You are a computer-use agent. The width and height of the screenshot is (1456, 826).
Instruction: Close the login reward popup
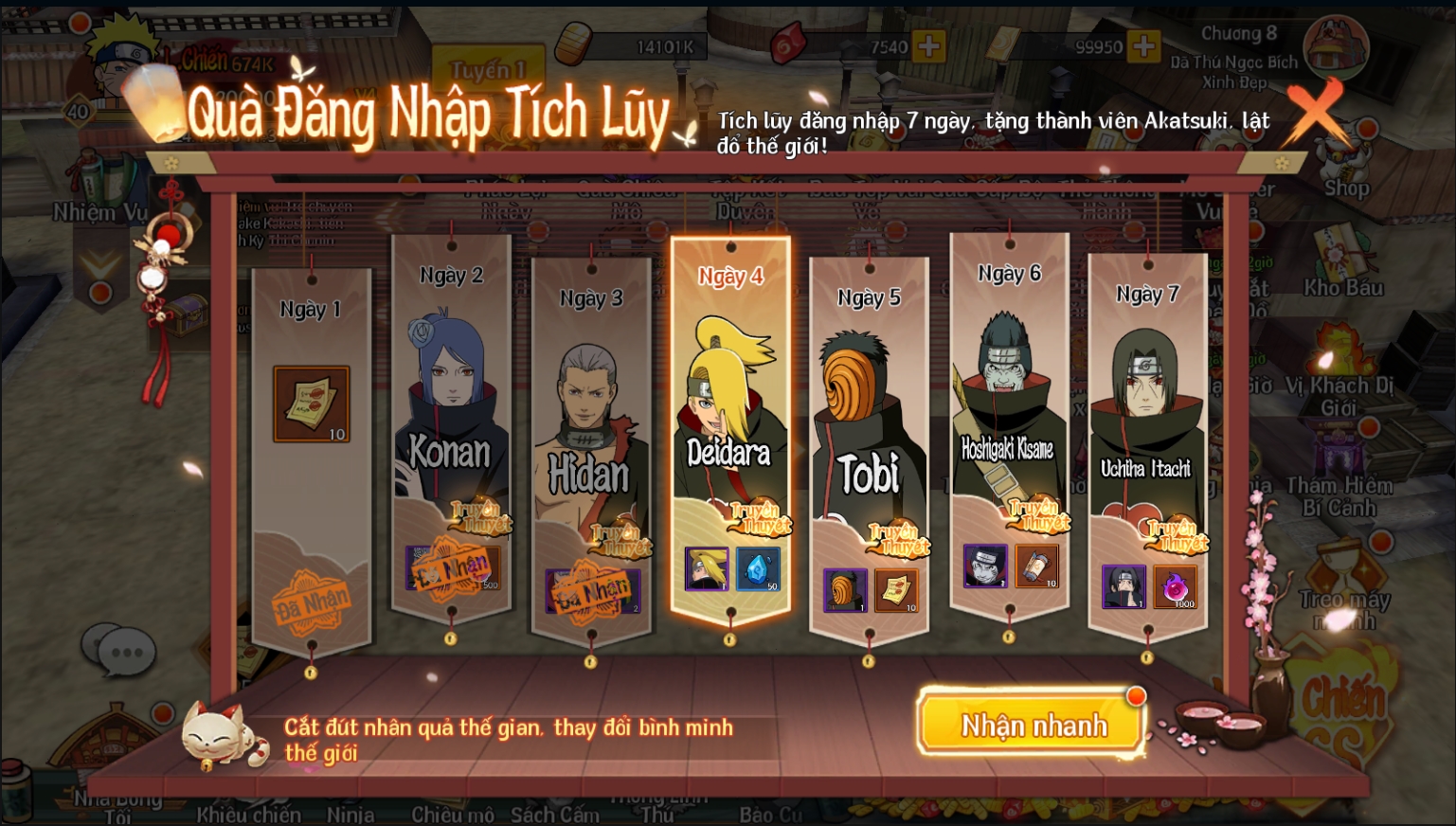(x=1315, y=111)
